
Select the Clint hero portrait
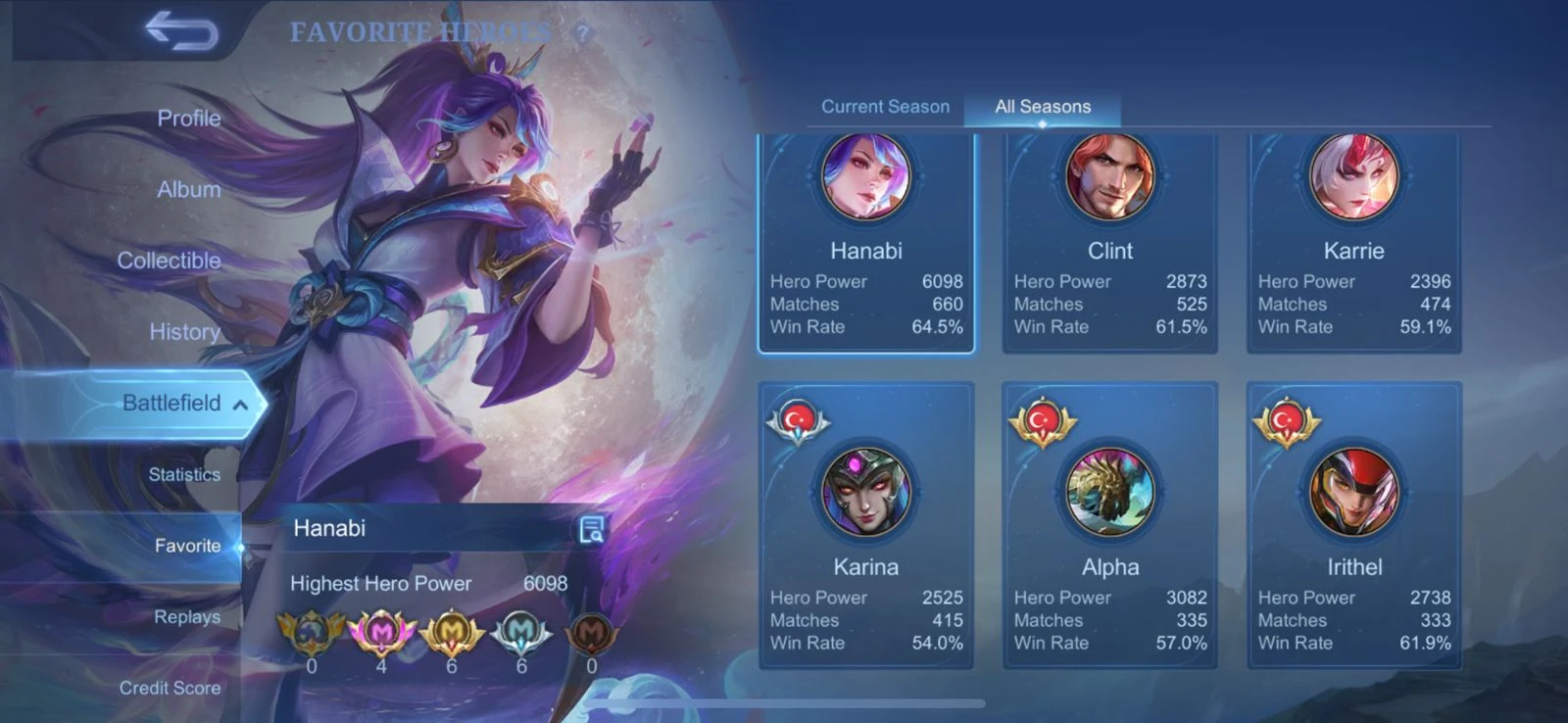pyautogui.click(x=1109, y=176)
